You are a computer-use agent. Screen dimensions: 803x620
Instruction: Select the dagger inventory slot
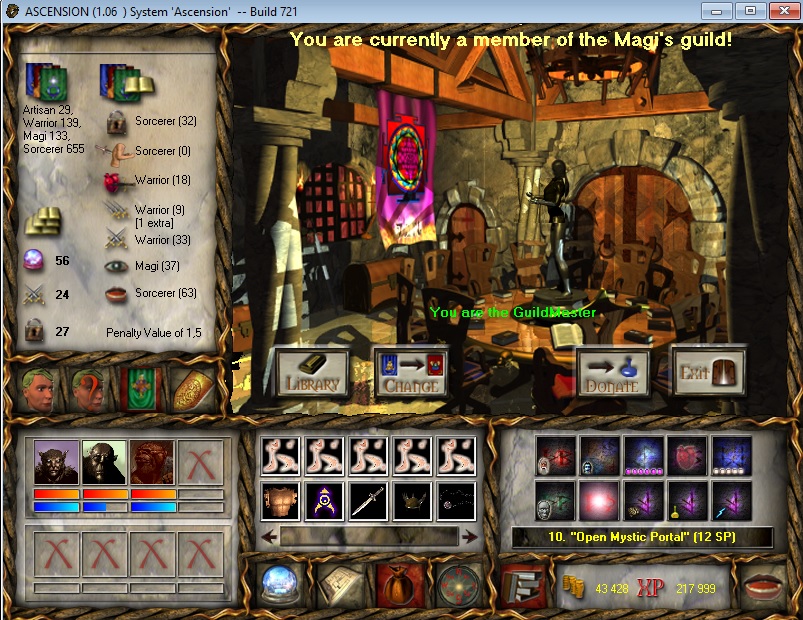367,501
